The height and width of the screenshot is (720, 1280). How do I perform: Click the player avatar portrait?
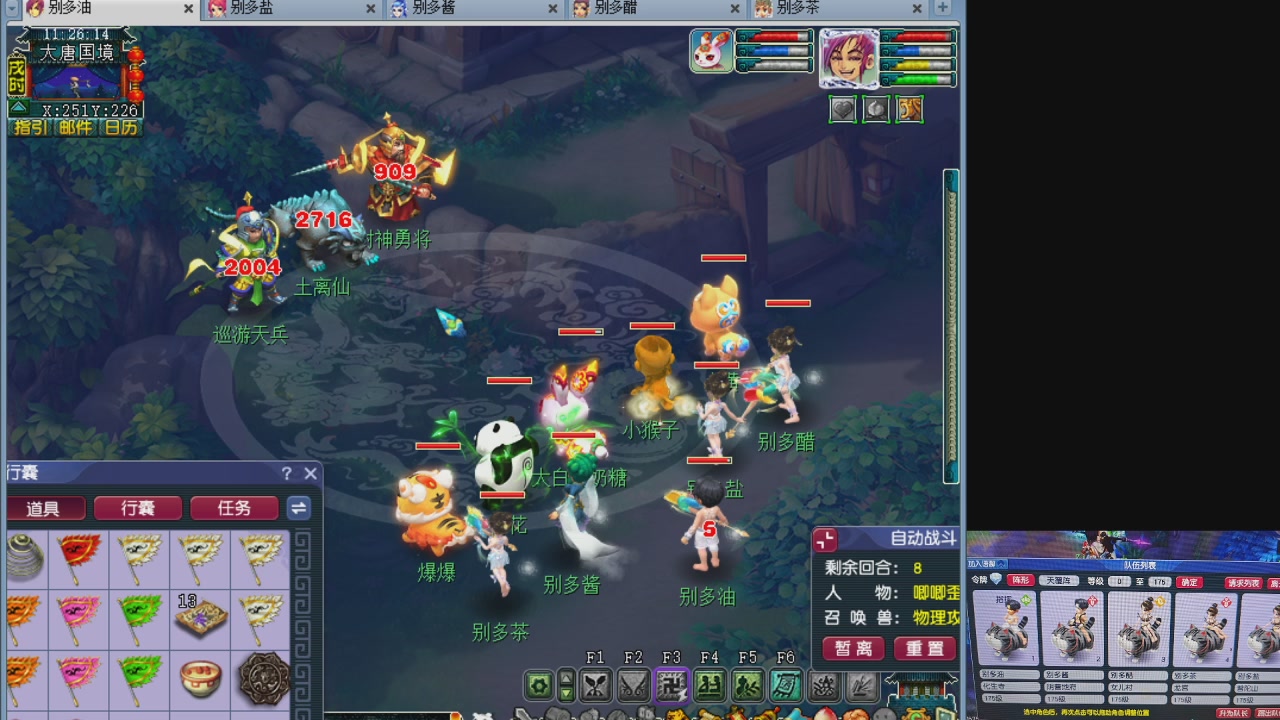click(850, 60)
